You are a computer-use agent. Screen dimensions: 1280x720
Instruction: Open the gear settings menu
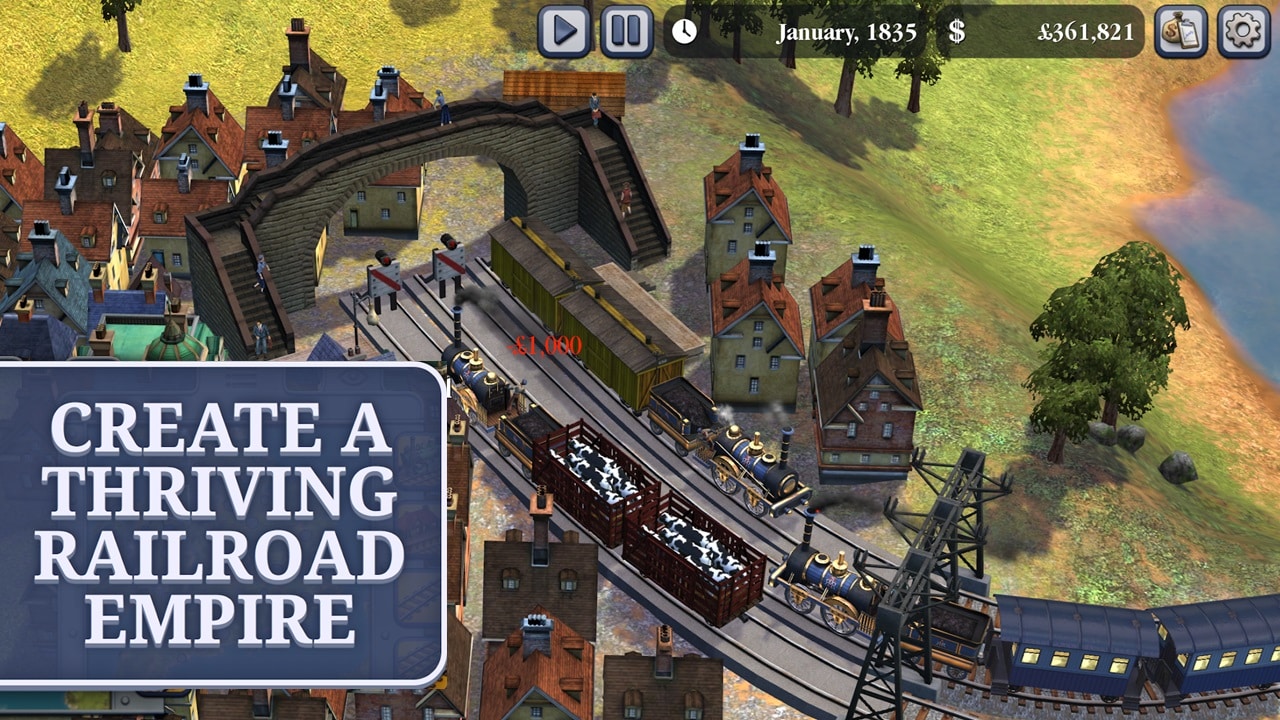click(x=1243, y=31)
